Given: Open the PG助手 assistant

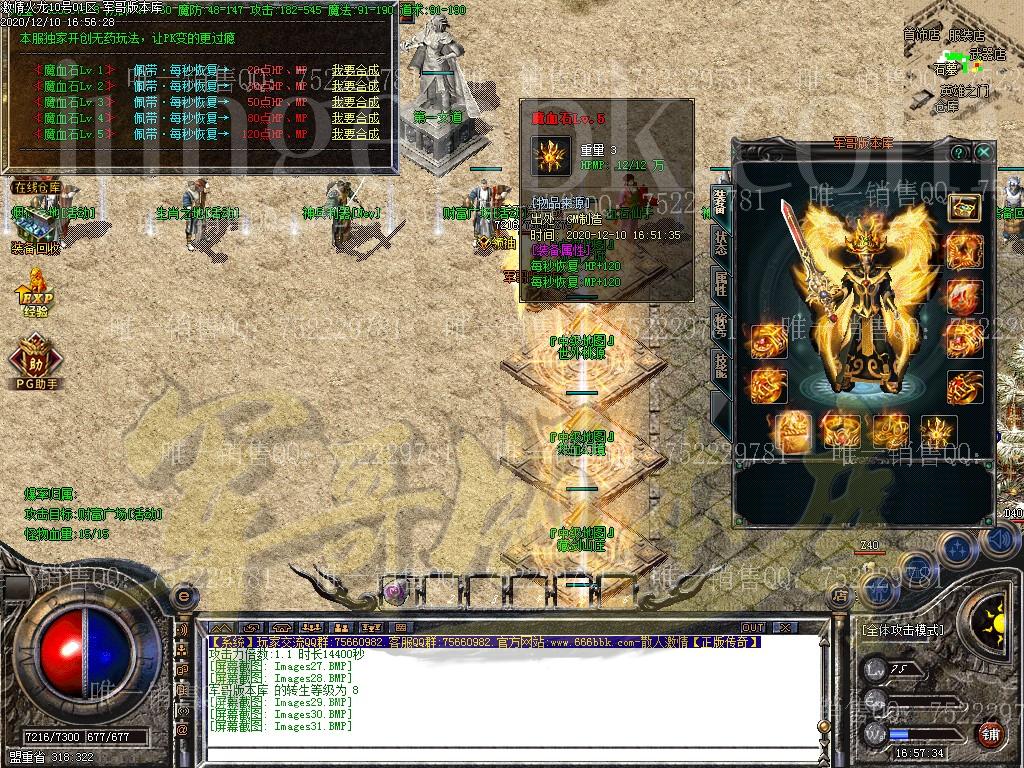Looking at the screenshot, I should tap(36, 364).
